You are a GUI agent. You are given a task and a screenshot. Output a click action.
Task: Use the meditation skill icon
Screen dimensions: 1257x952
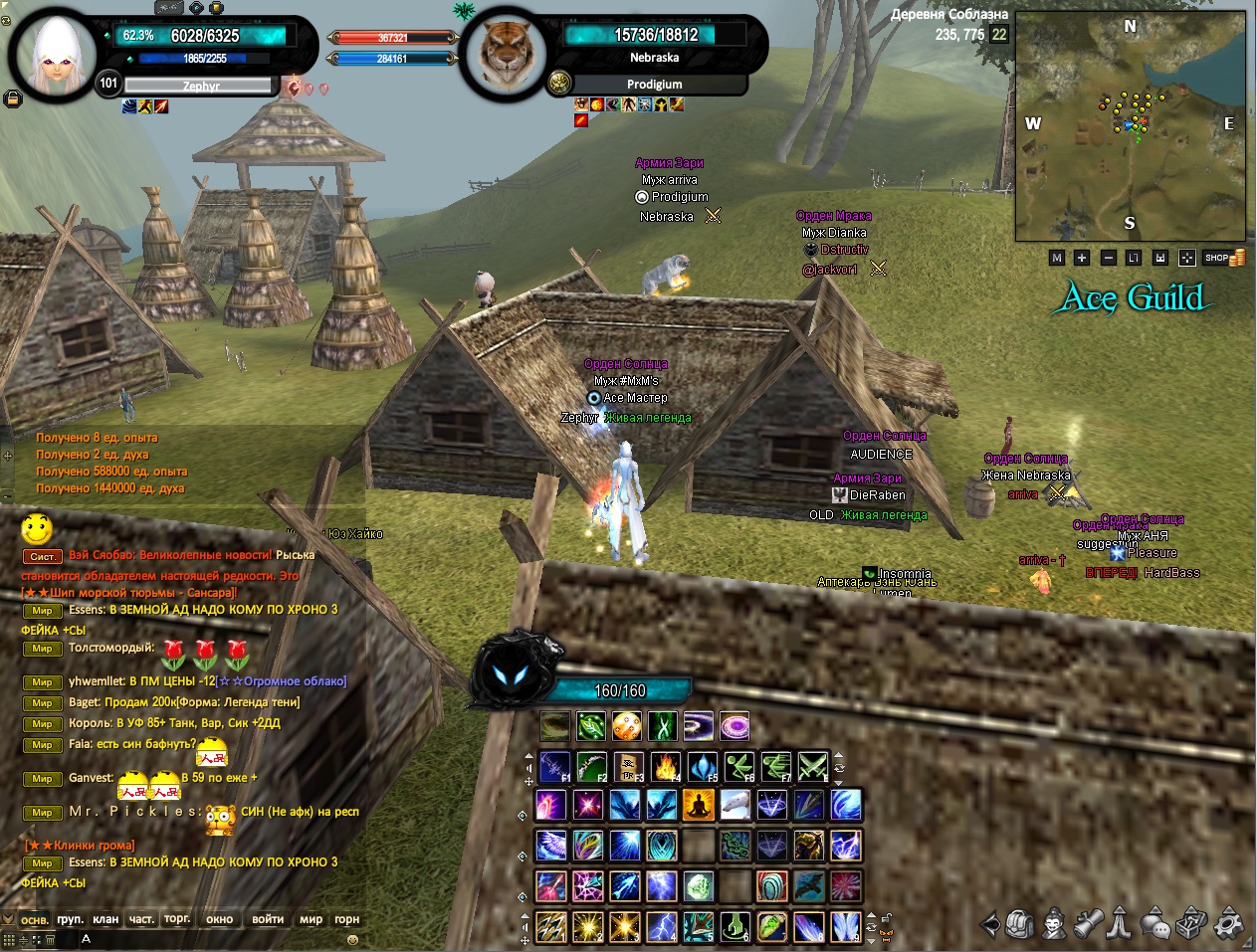click(x=698, y=805)
